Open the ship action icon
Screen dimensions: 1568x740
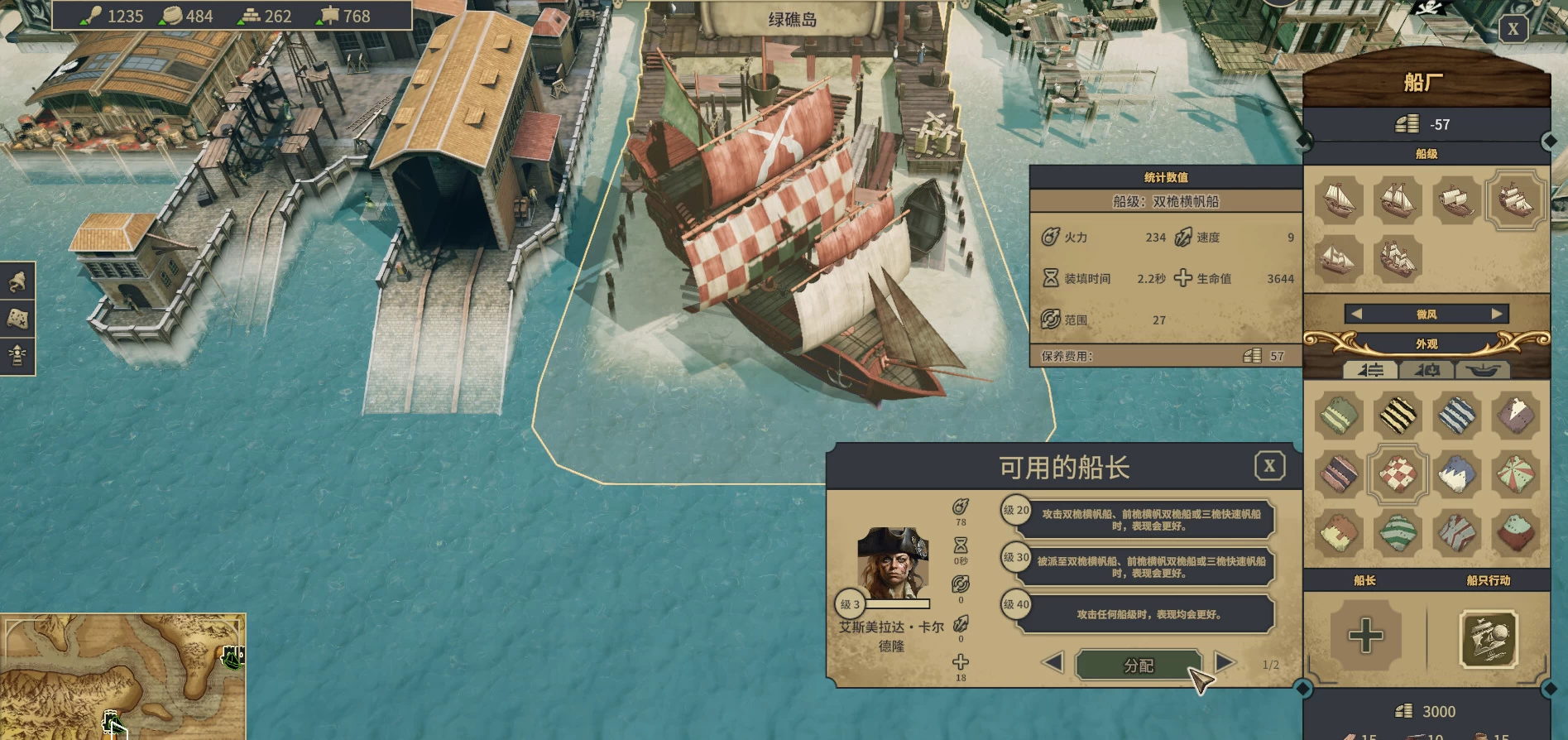click(1489, 639)
